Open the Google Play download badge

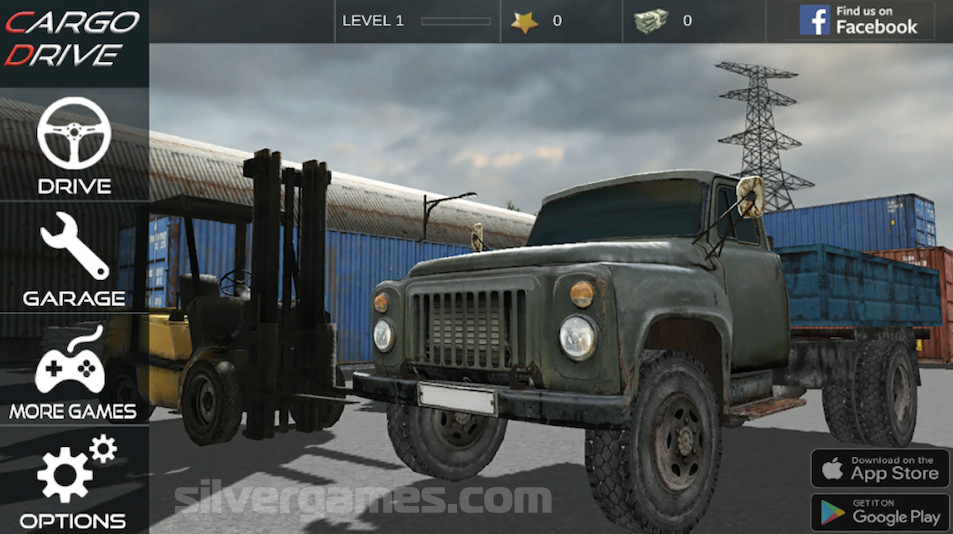point(880,512)
